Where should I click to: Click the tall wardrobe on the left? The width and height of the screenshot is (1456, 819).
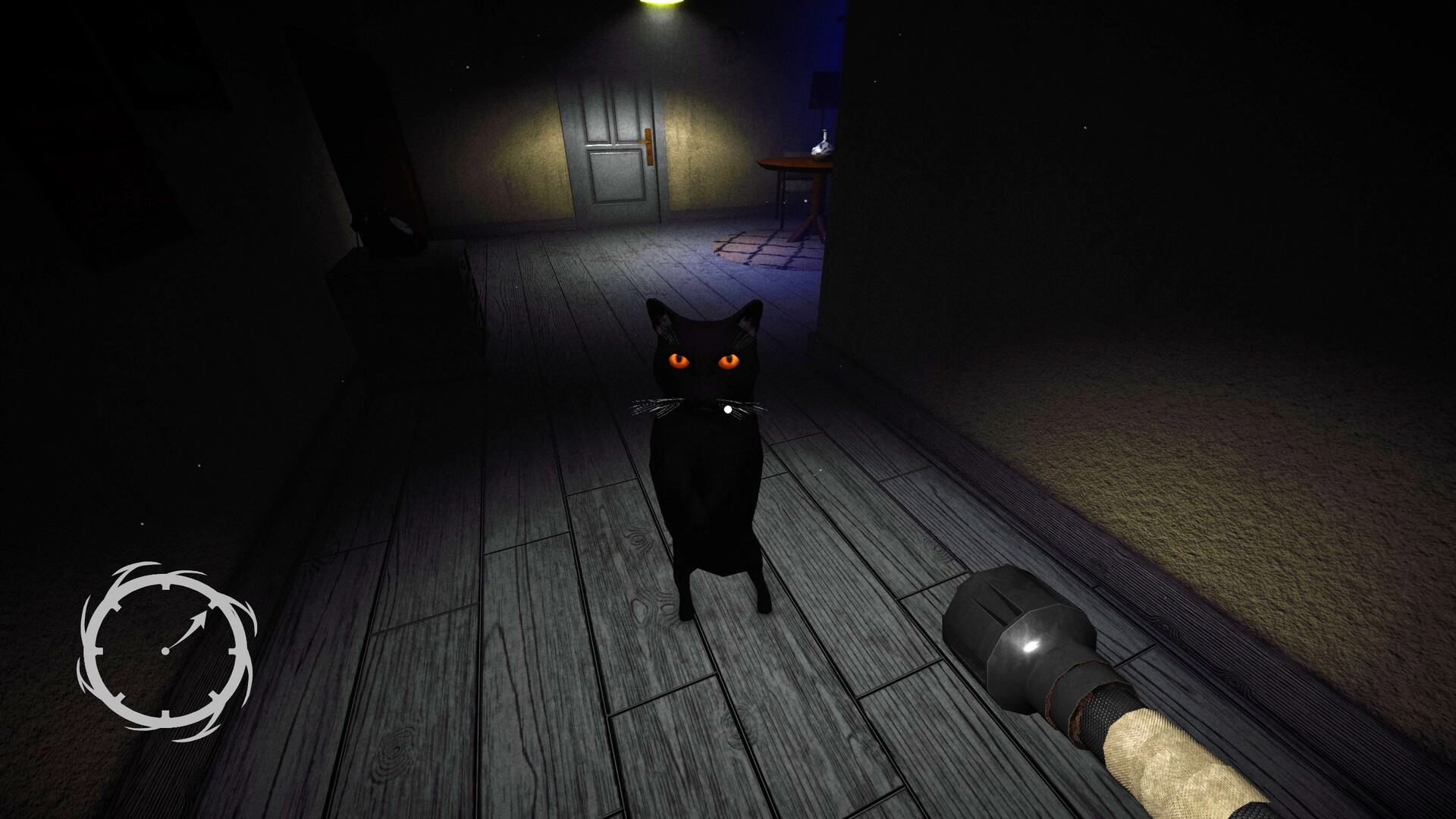364,136
